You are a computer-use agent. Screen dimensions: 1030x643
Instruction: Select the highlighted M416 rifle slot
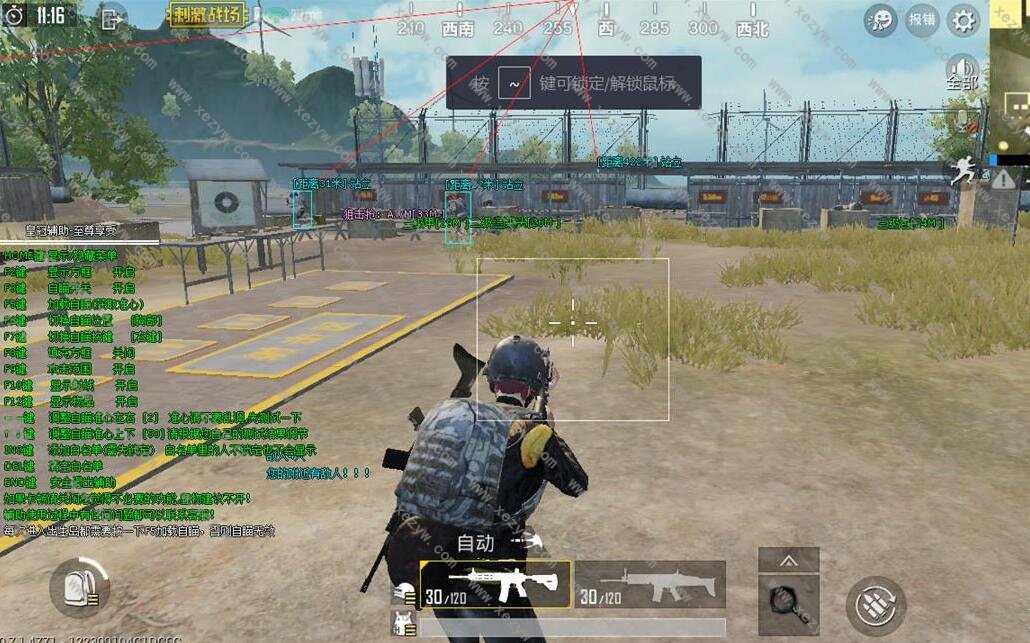coord(496,585)
